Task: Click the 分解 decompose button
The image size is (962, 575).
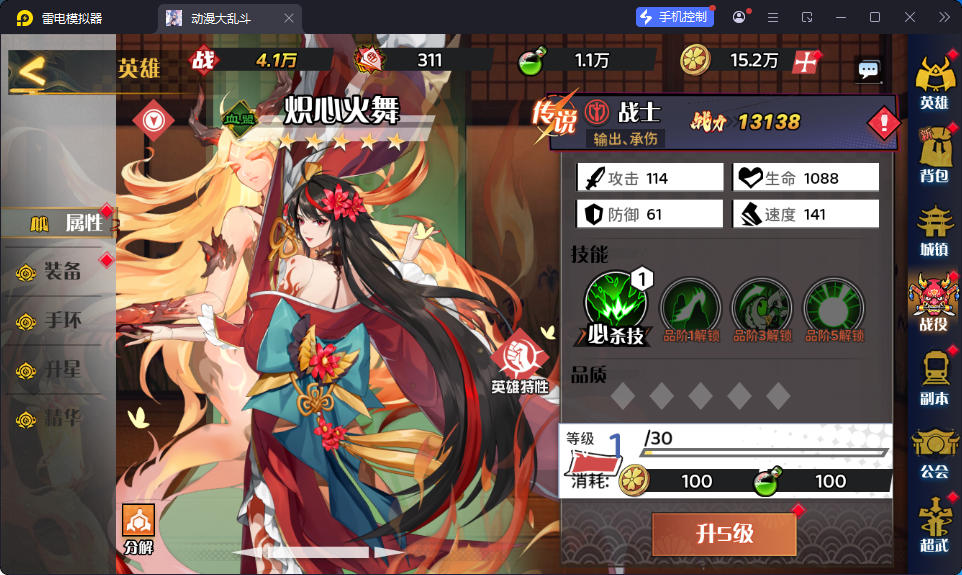Action: tap(138, 529)
